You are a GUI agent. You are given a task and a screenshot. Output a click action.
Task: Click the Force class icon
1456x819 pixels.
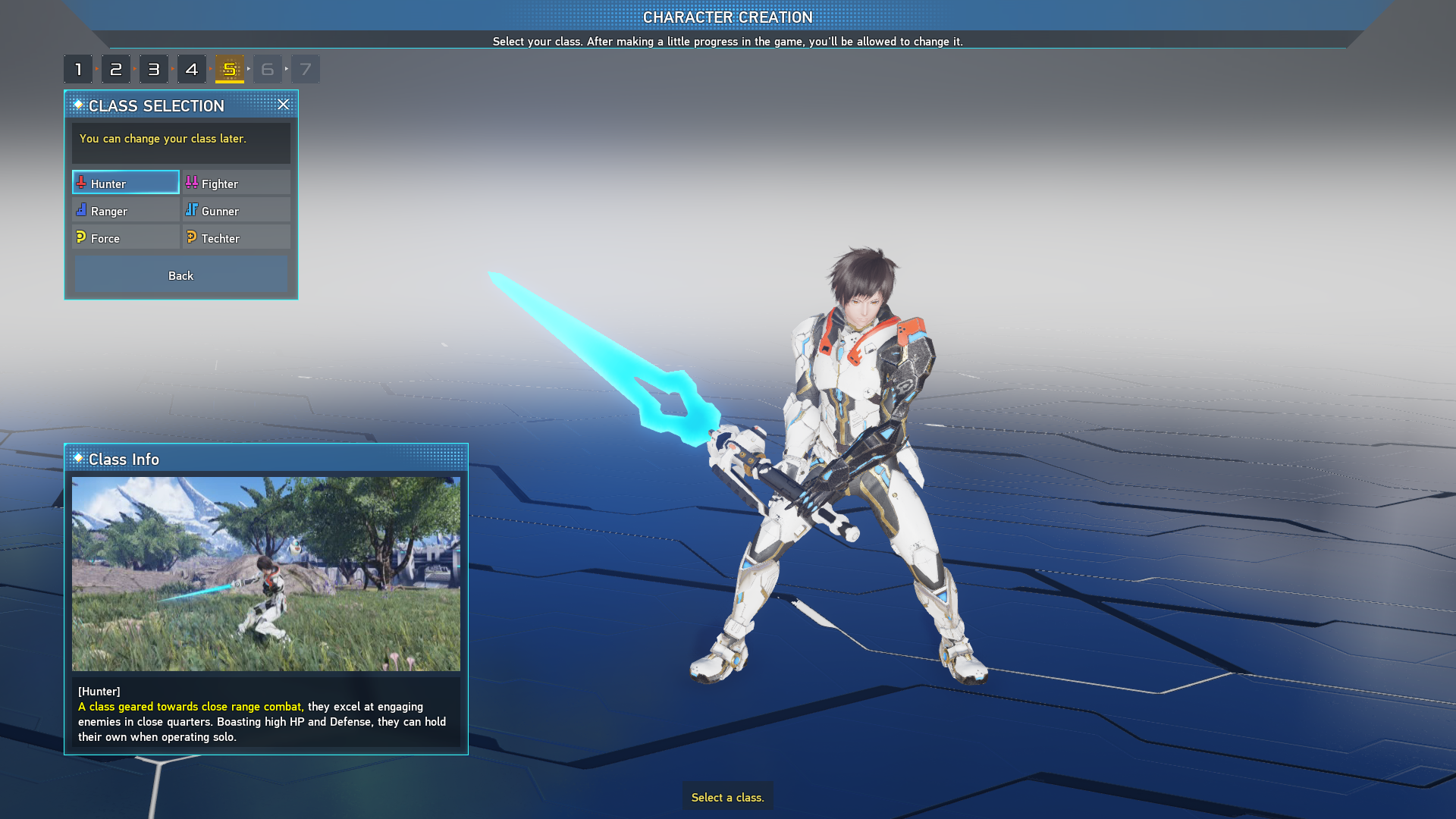click(82, 237)
